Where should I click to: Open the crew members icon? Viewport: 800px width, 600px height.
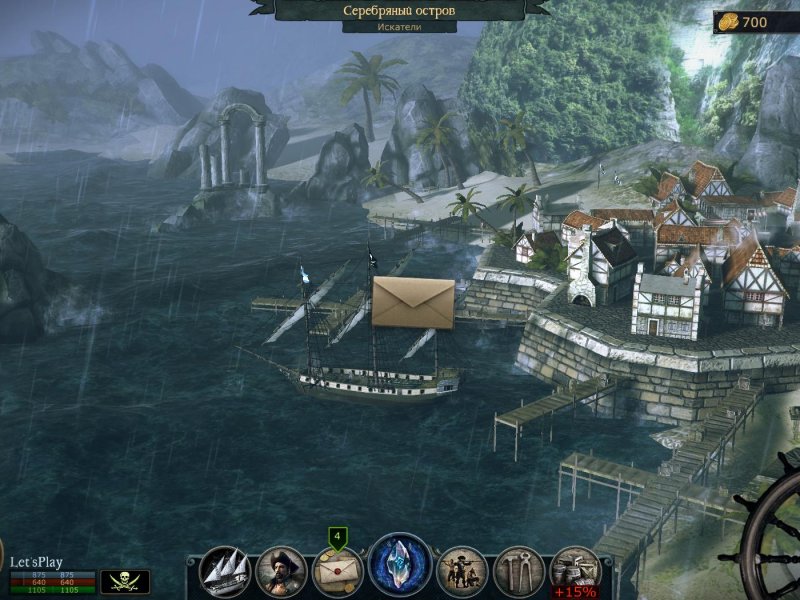[462, 571]
